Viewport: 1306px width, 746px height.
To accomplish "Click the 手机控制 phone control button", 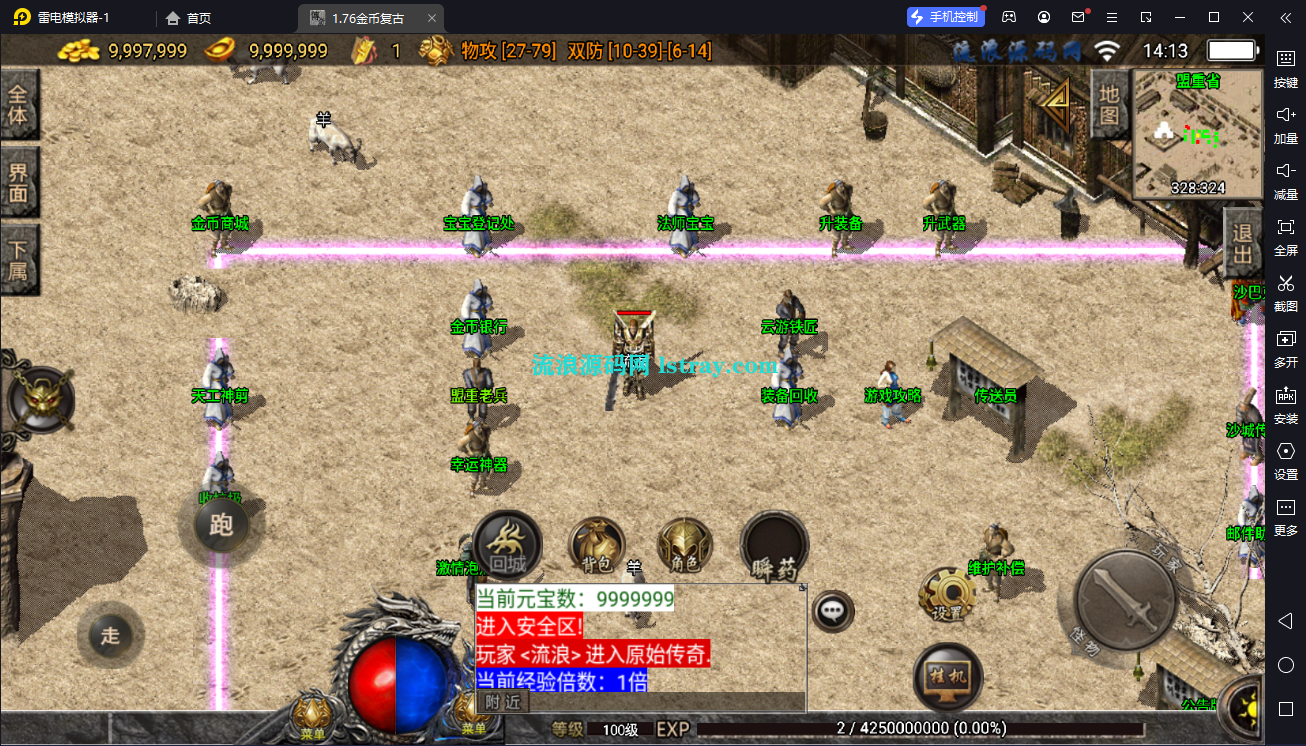I will [944, 16].
